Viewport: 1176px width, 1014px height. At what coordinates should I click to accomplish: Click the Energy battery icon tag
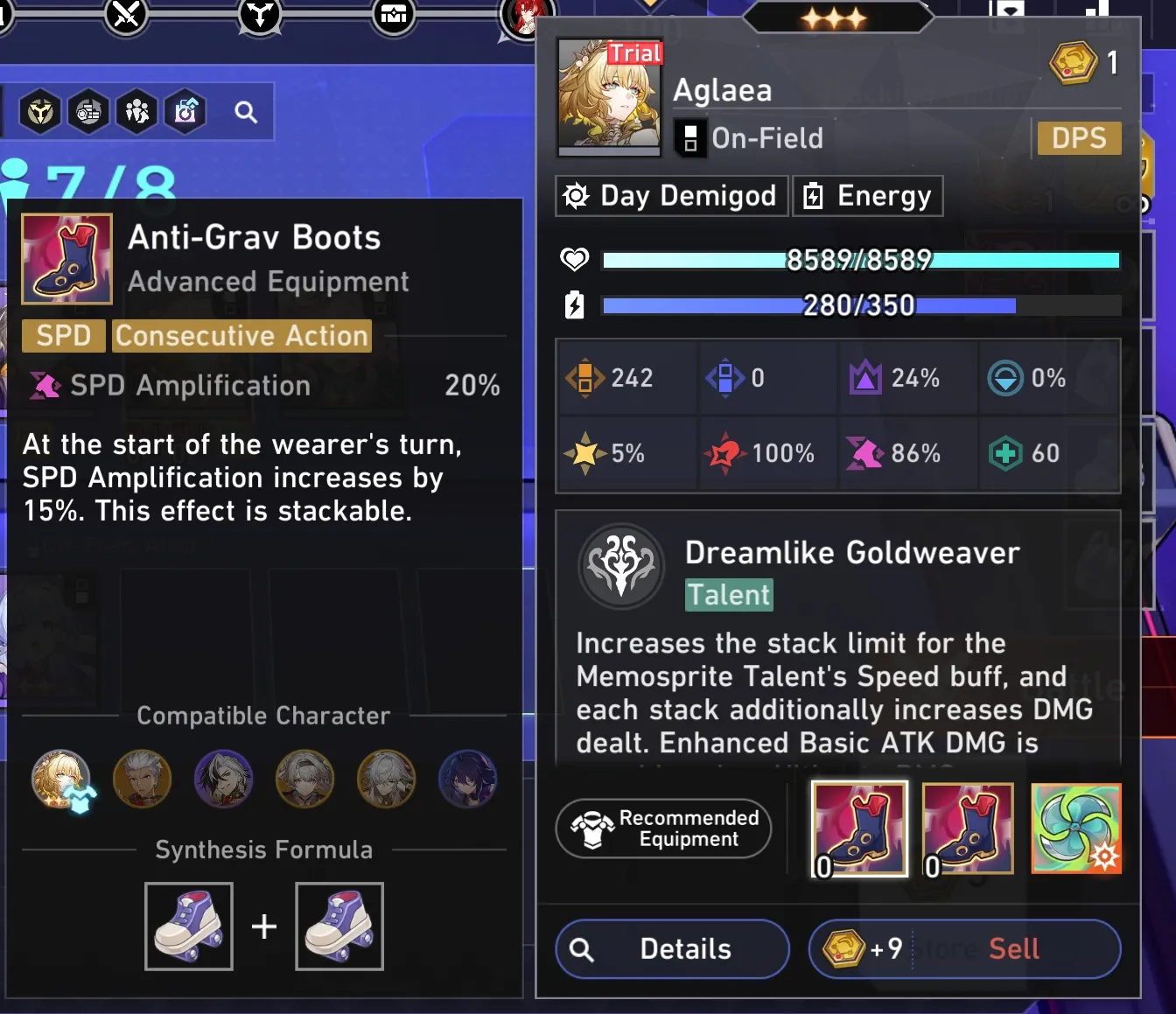pos(814,195)
